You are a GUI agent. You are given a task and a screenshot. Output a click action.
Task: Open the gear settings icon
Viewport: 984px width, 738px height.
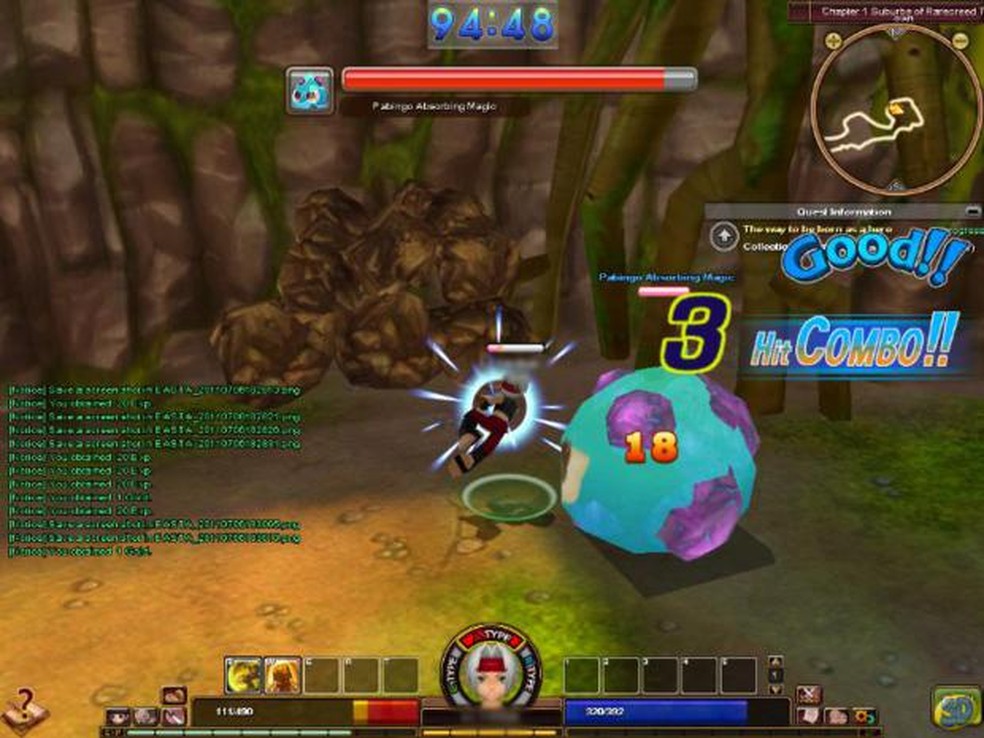click(x=862, y=716)
